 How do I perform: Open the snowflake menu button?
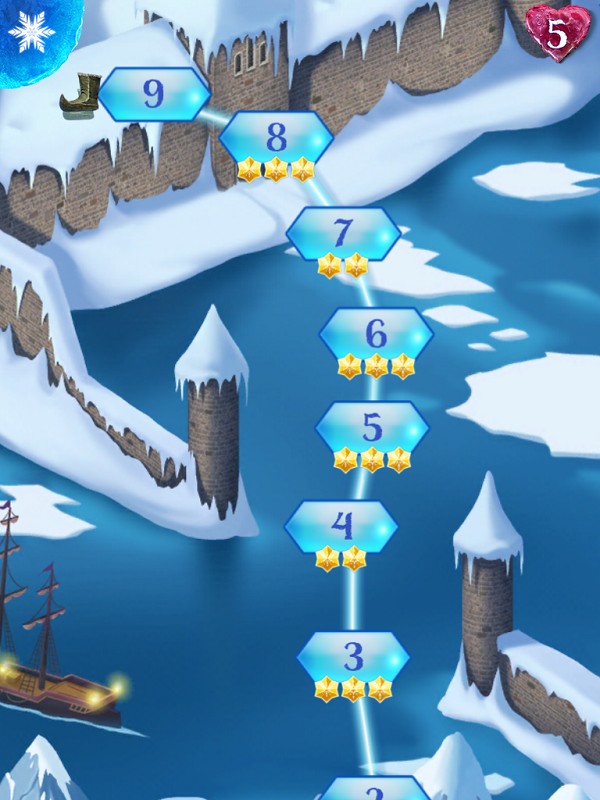coord(32,34)
